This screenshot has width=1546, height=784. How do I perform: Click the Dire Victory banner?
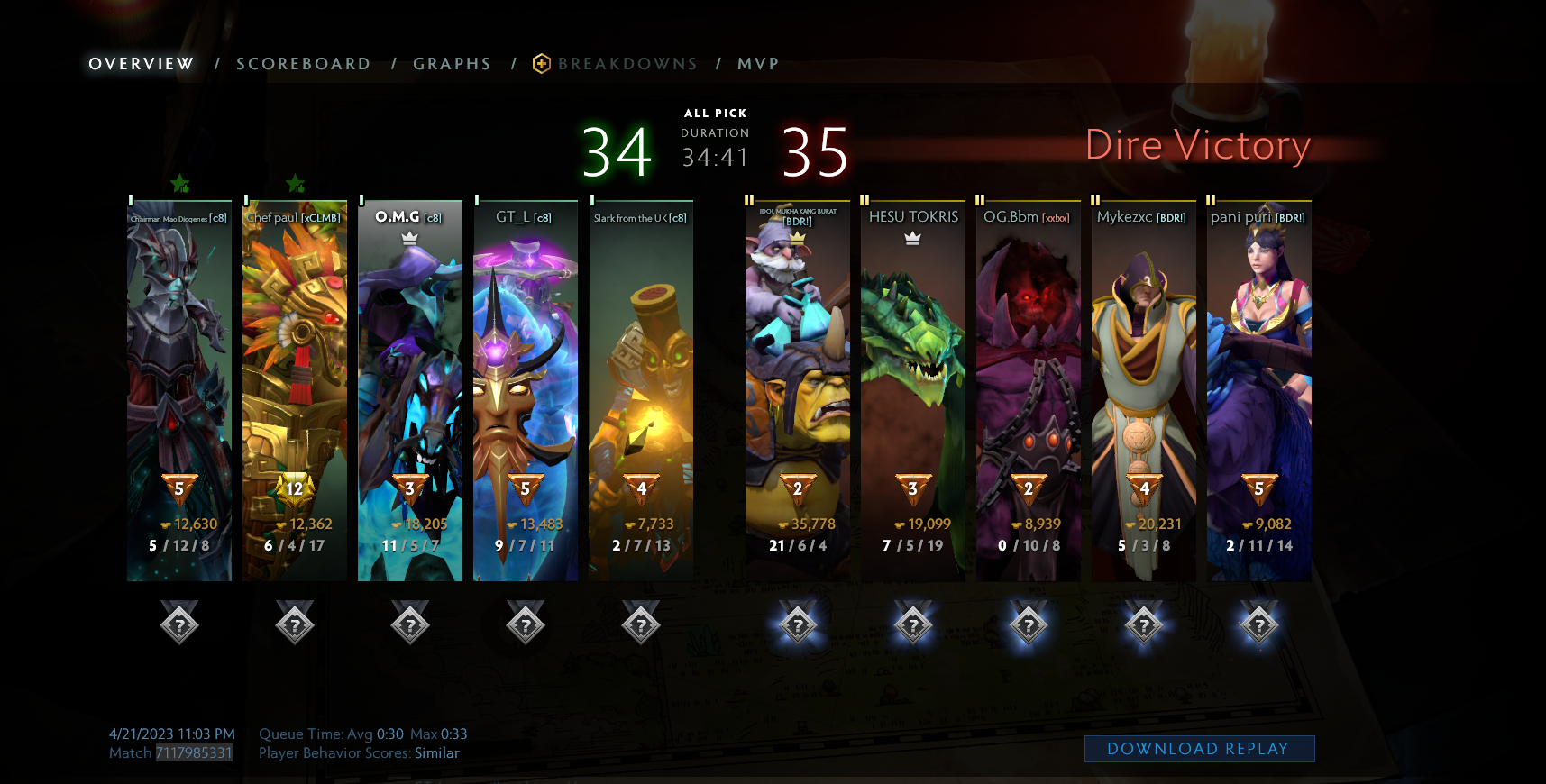(1199, 144)
